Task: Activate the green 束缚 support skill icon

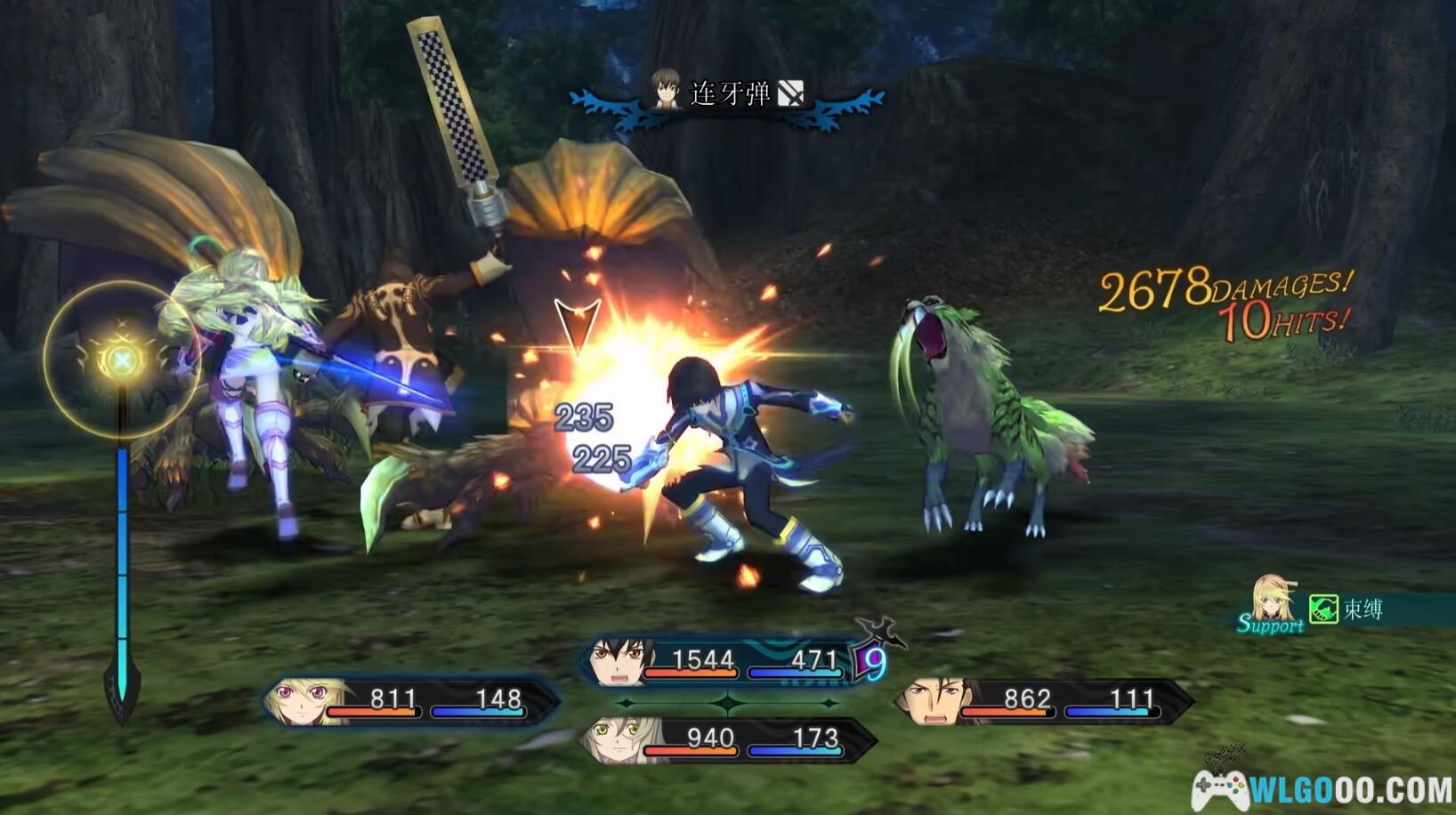Action: [x=1323, y=609]
